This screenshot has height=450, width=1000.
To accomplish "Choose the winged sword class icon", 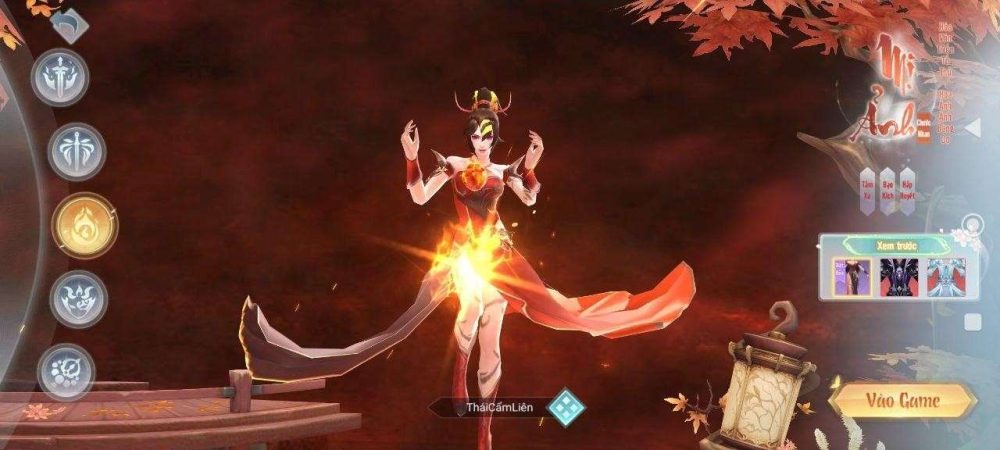I will tap(76, 152).
